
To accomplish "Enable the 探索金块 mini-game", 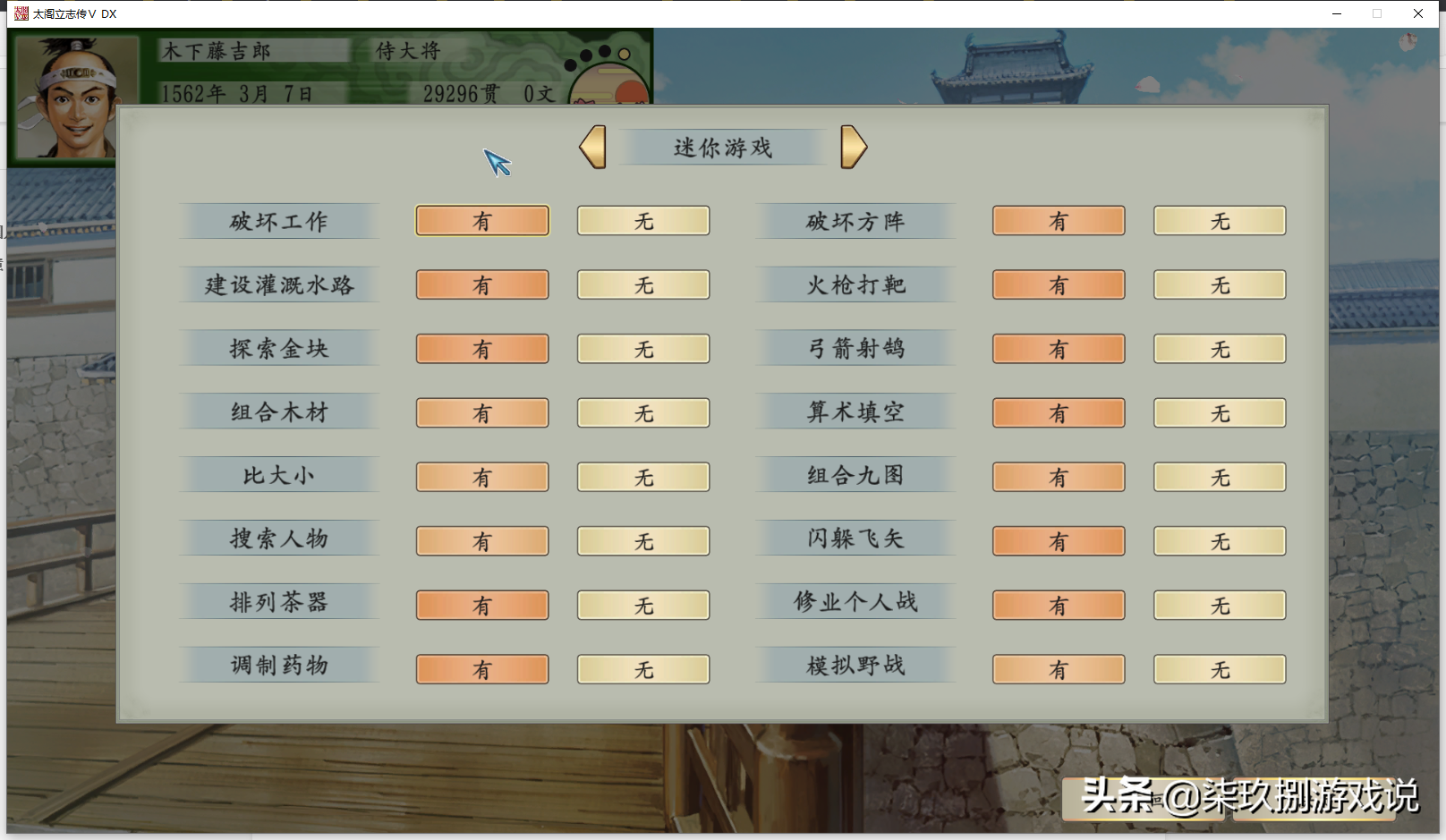I will tap(481, 348).
